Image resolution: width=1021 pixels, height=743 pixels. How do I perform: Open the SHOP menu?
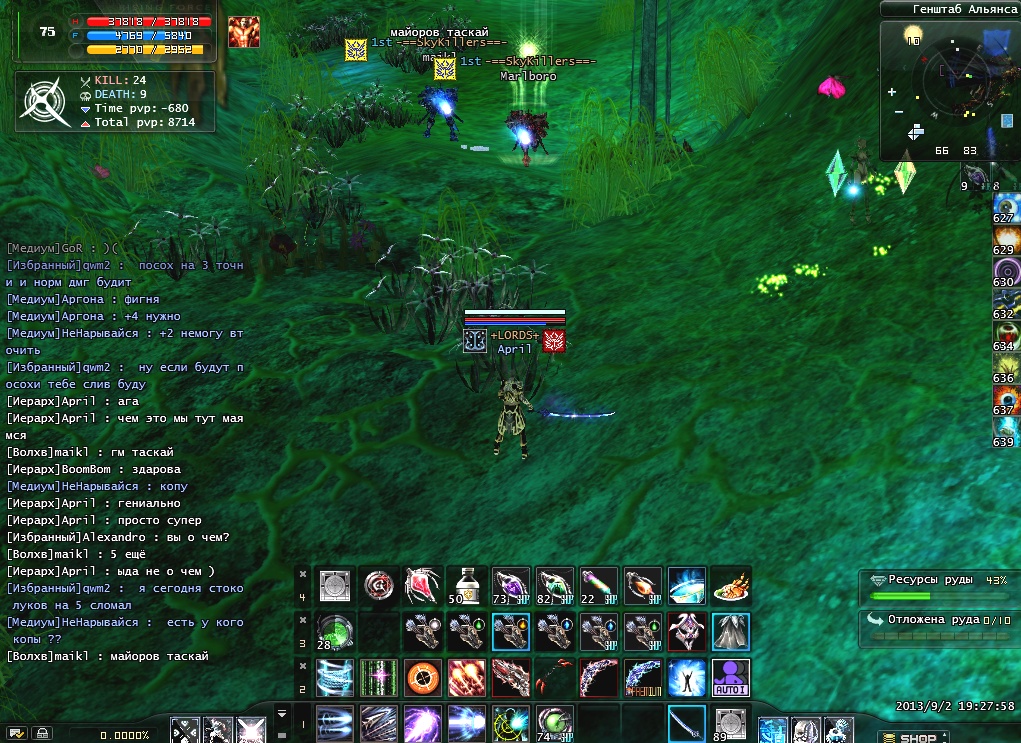pyautogui.click(x=914, y=738)
